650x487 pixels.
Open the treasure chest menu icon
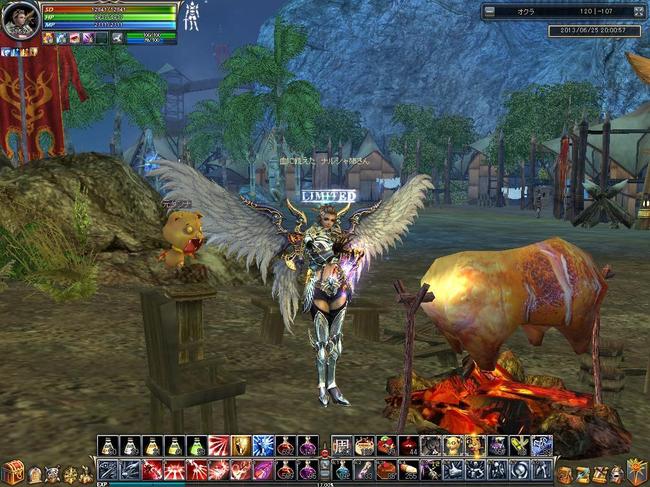click(13, 472)
